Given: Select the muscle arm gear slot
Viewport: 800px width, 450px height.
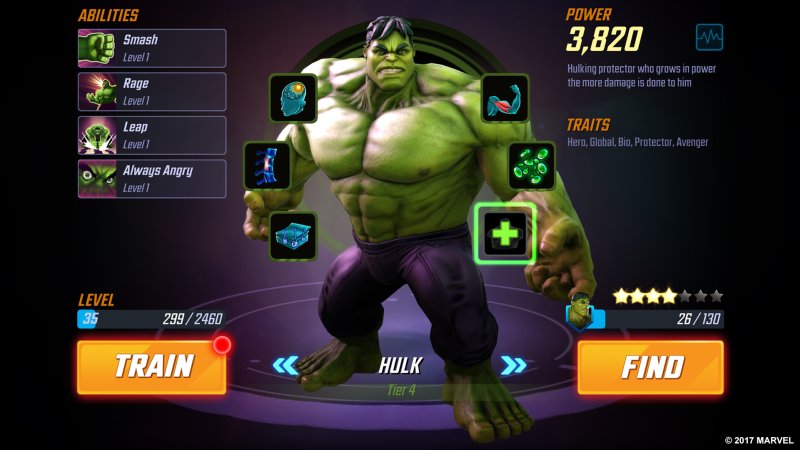Looking at the screenshot, I should tap(505, 98).
